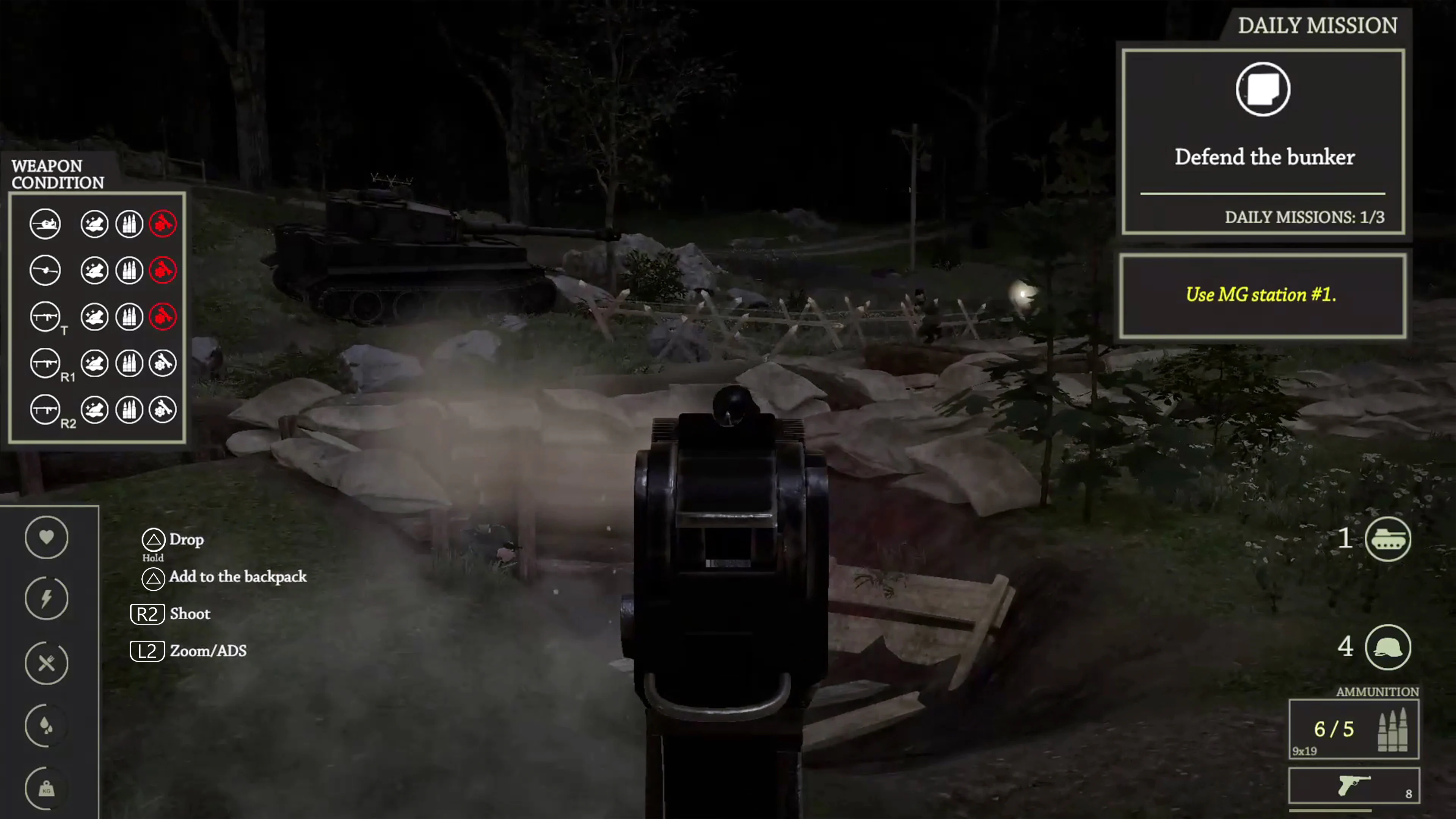Open the Daily Mission note icon
The width and height of the screenshot is (1456, 819).
pyautogui.click(x=1262, y=89)
